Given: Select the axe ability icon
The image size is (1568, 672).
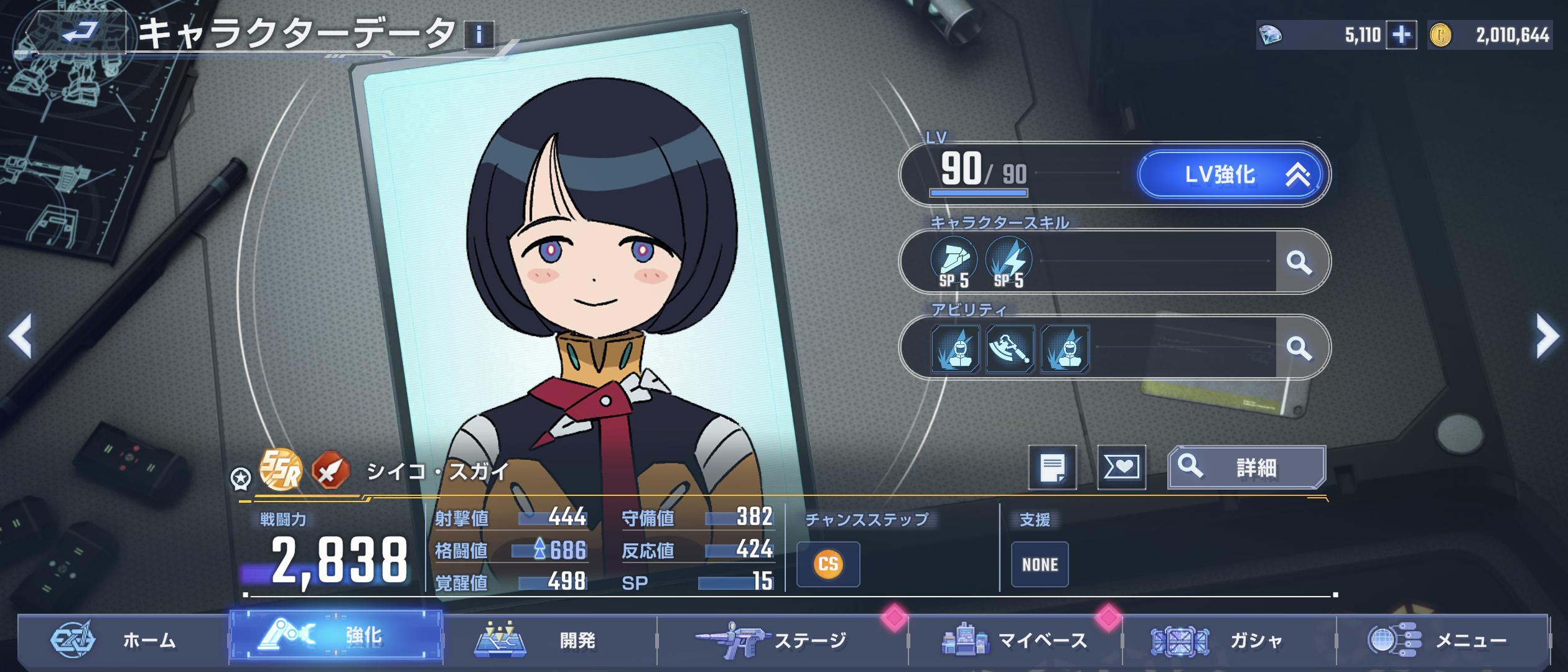Looking at the screenshot, I should (x=1010, y=349).
